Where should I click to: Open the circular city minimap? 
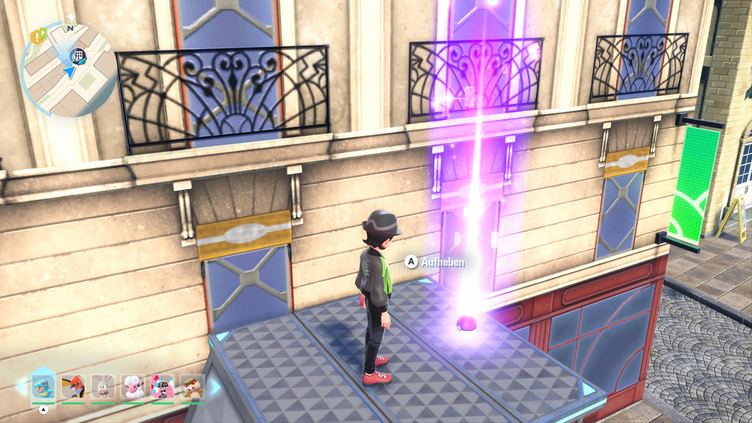68,70
